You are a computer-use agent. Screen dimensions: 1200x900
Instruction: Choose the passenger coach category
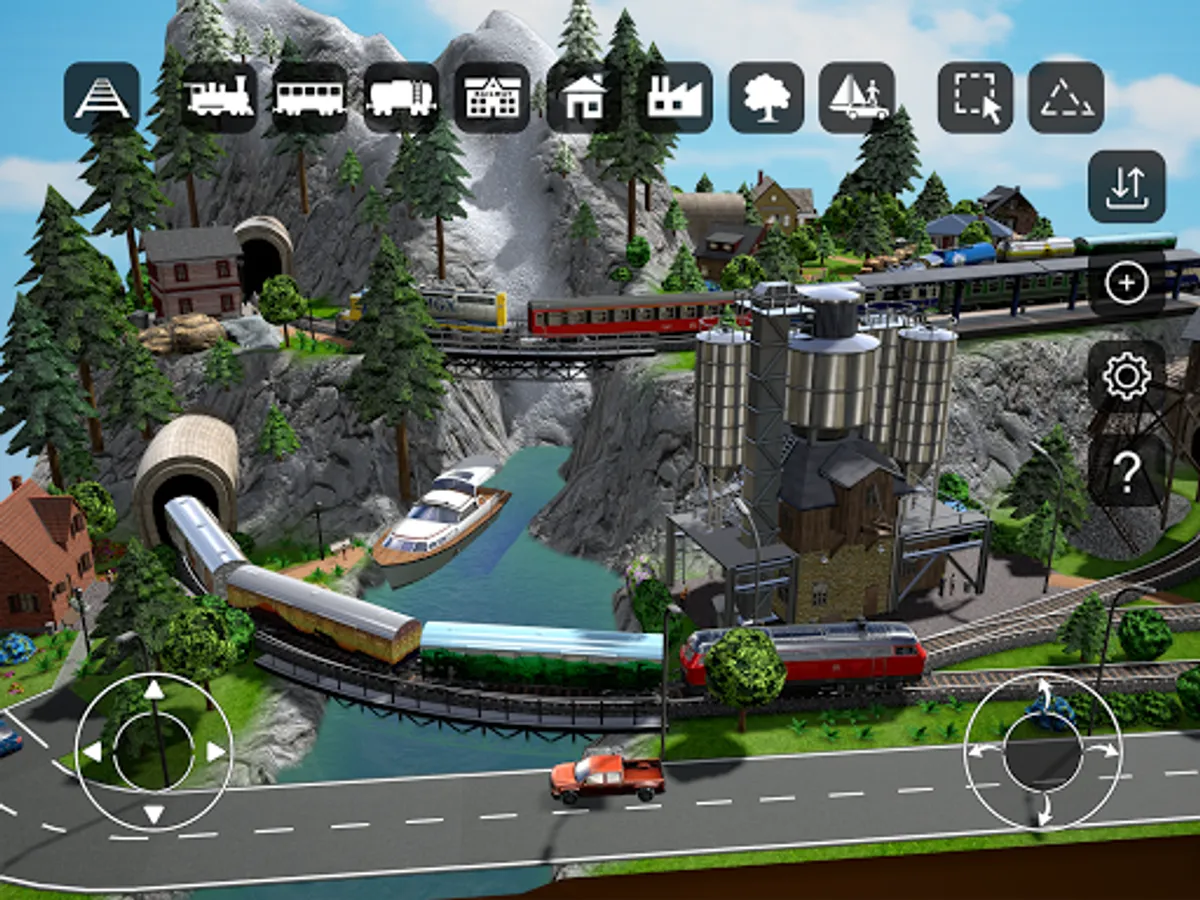(310, 98)
